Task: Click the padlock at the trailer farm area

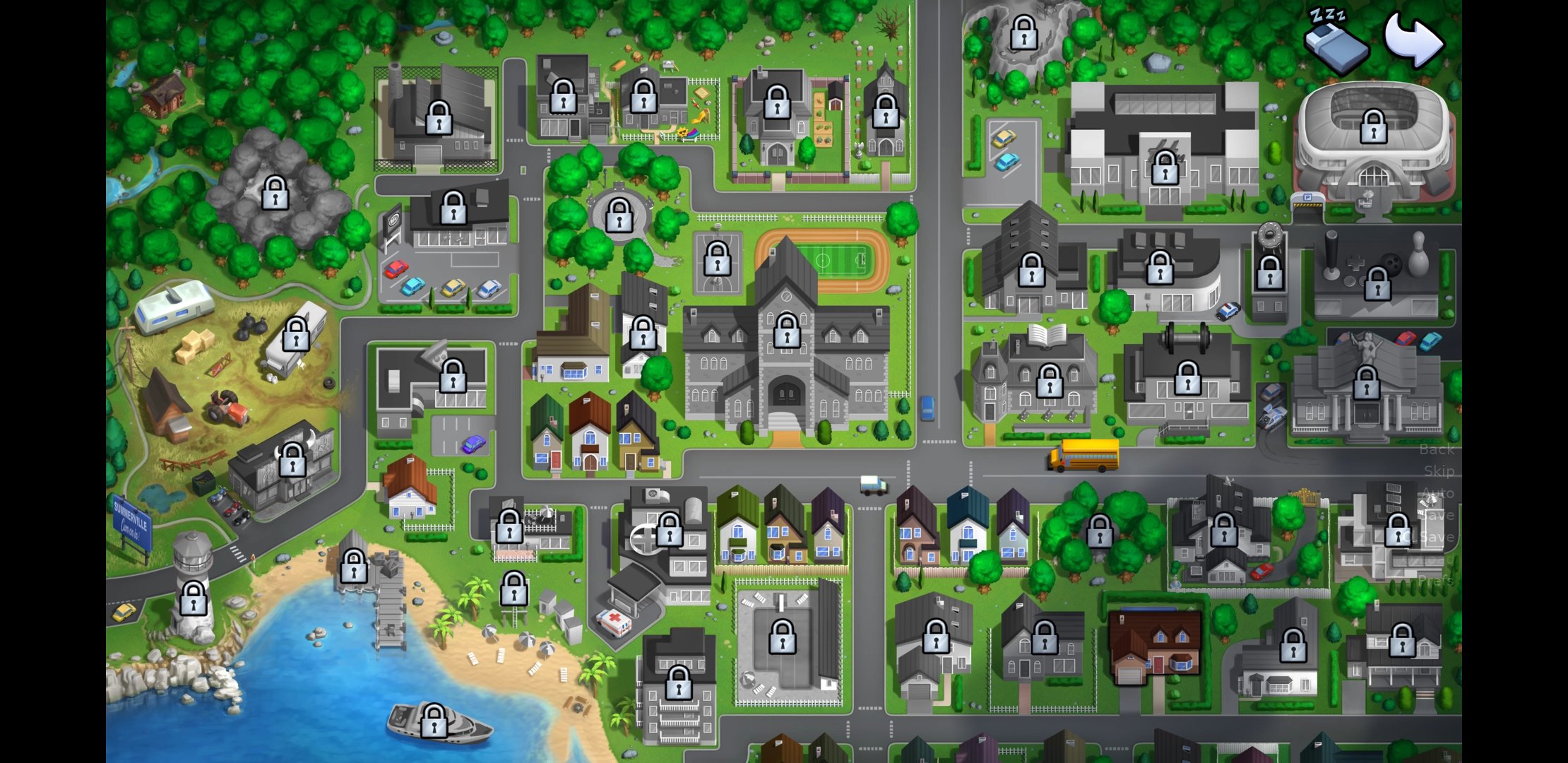Action: pyautogui.click(x=297, y=334)
